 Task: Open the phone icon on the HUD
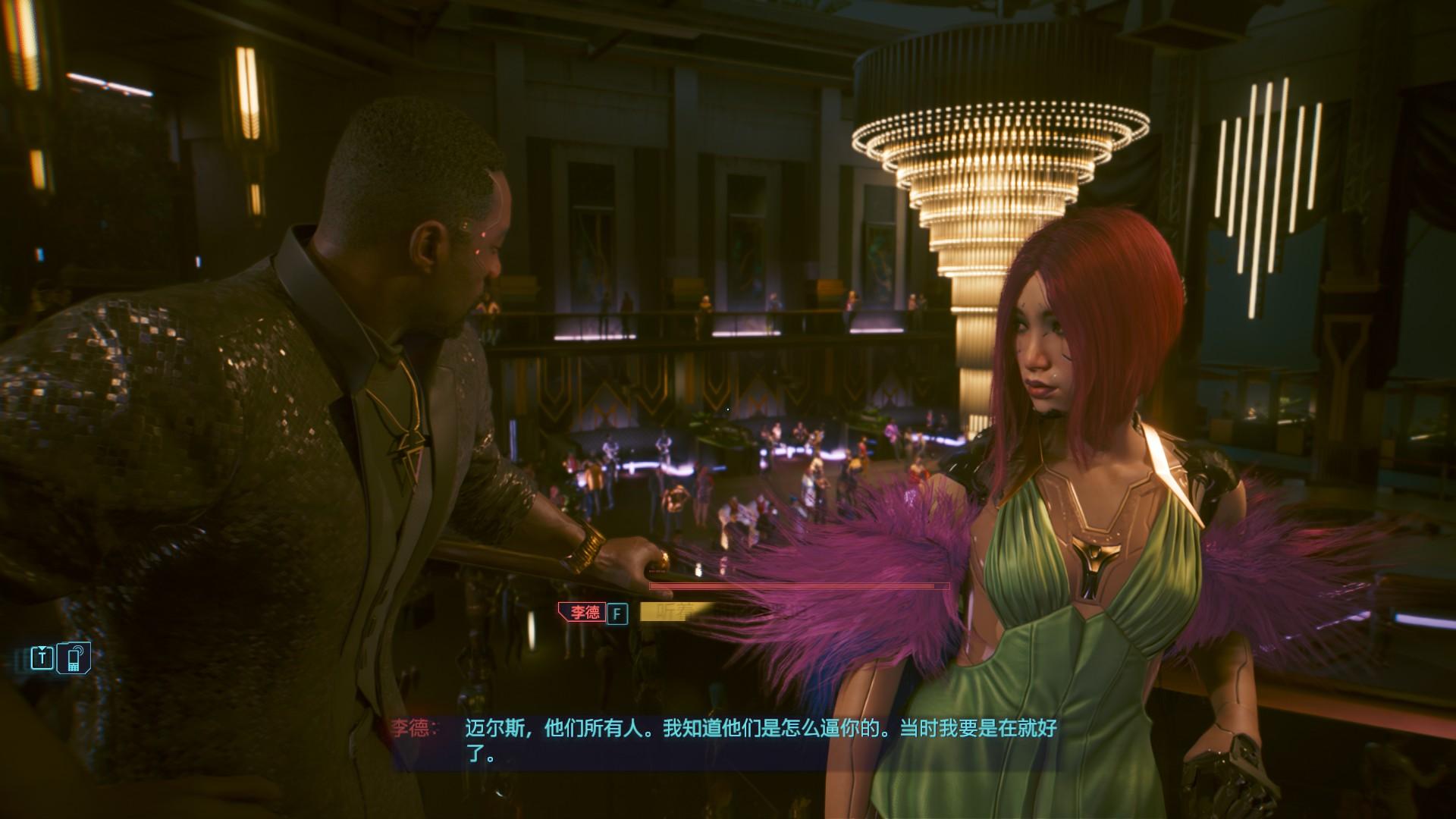[76, 657]
